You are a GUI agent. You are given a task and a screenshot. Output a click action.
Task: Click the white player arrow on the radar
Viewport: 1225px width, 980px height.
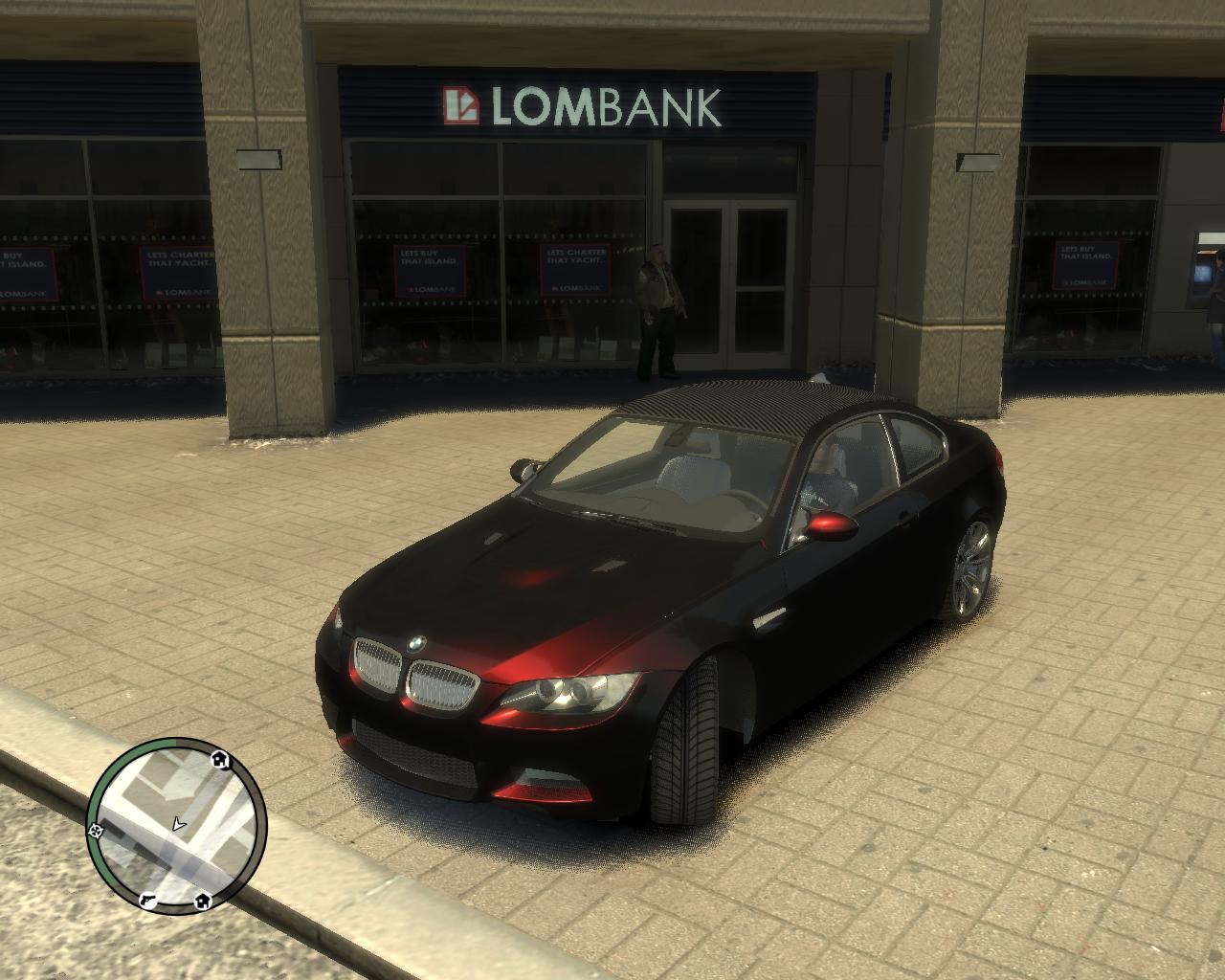coord(179,823)
